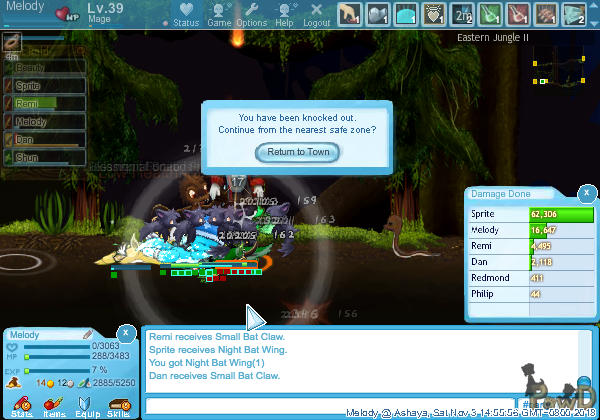Open the Stats panel
Image resolution: width=600 pixels, height=420 pixels.
pos(22,406)
